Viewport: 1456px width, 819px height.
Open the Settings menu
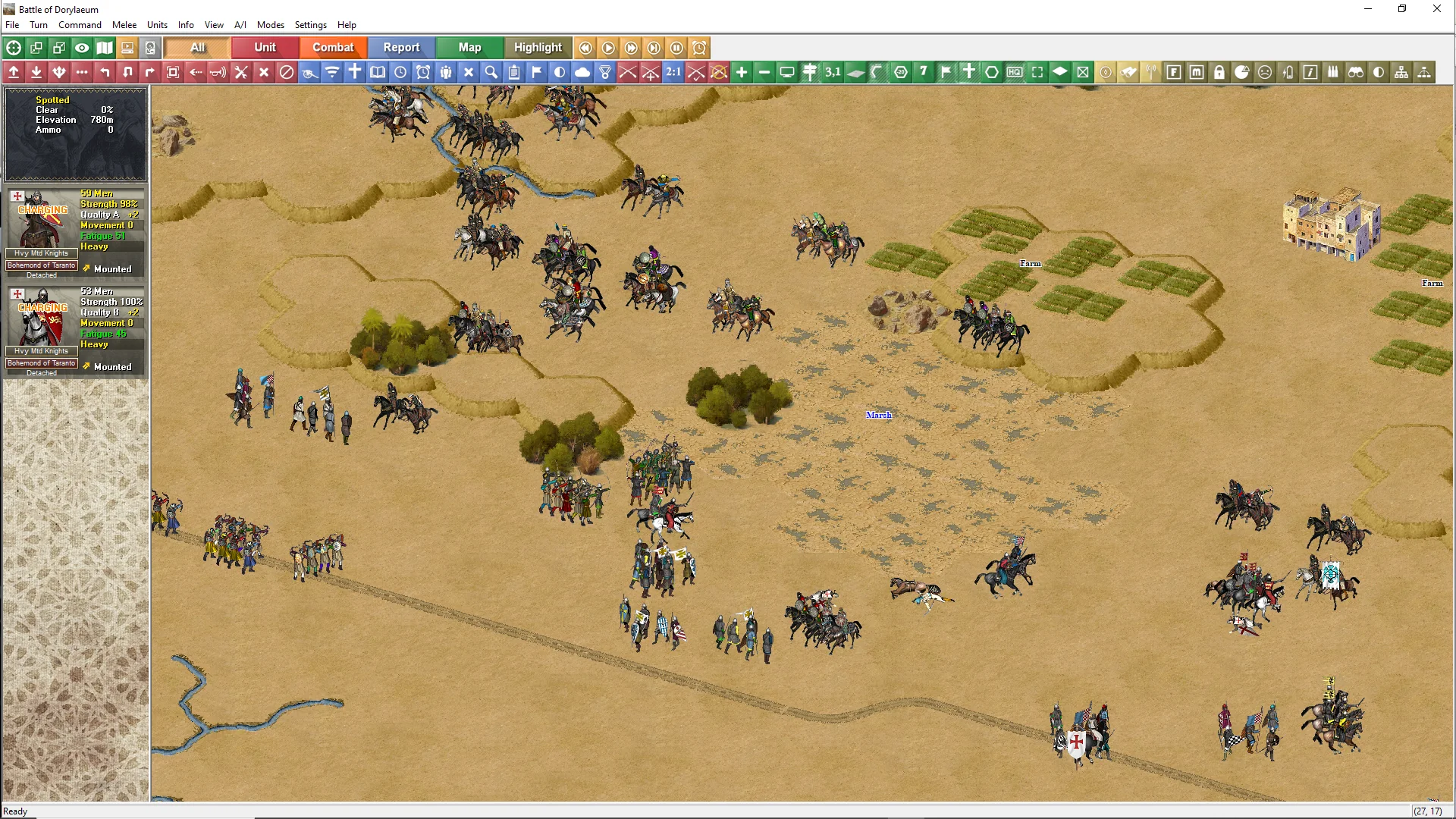(x=310, y=25)
